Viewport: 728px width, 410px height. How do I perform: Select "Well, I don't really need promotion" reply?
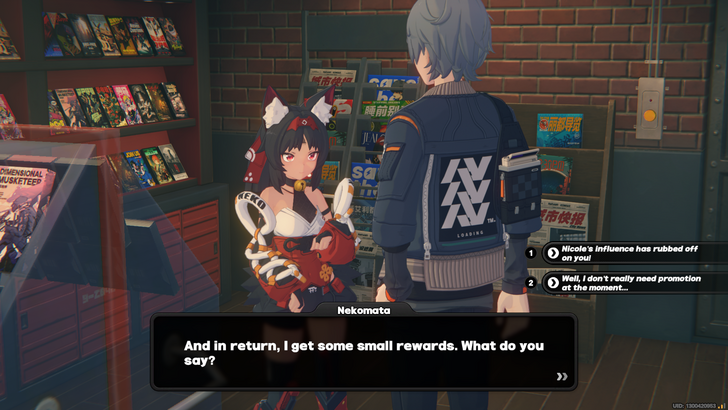click(630, 283)
